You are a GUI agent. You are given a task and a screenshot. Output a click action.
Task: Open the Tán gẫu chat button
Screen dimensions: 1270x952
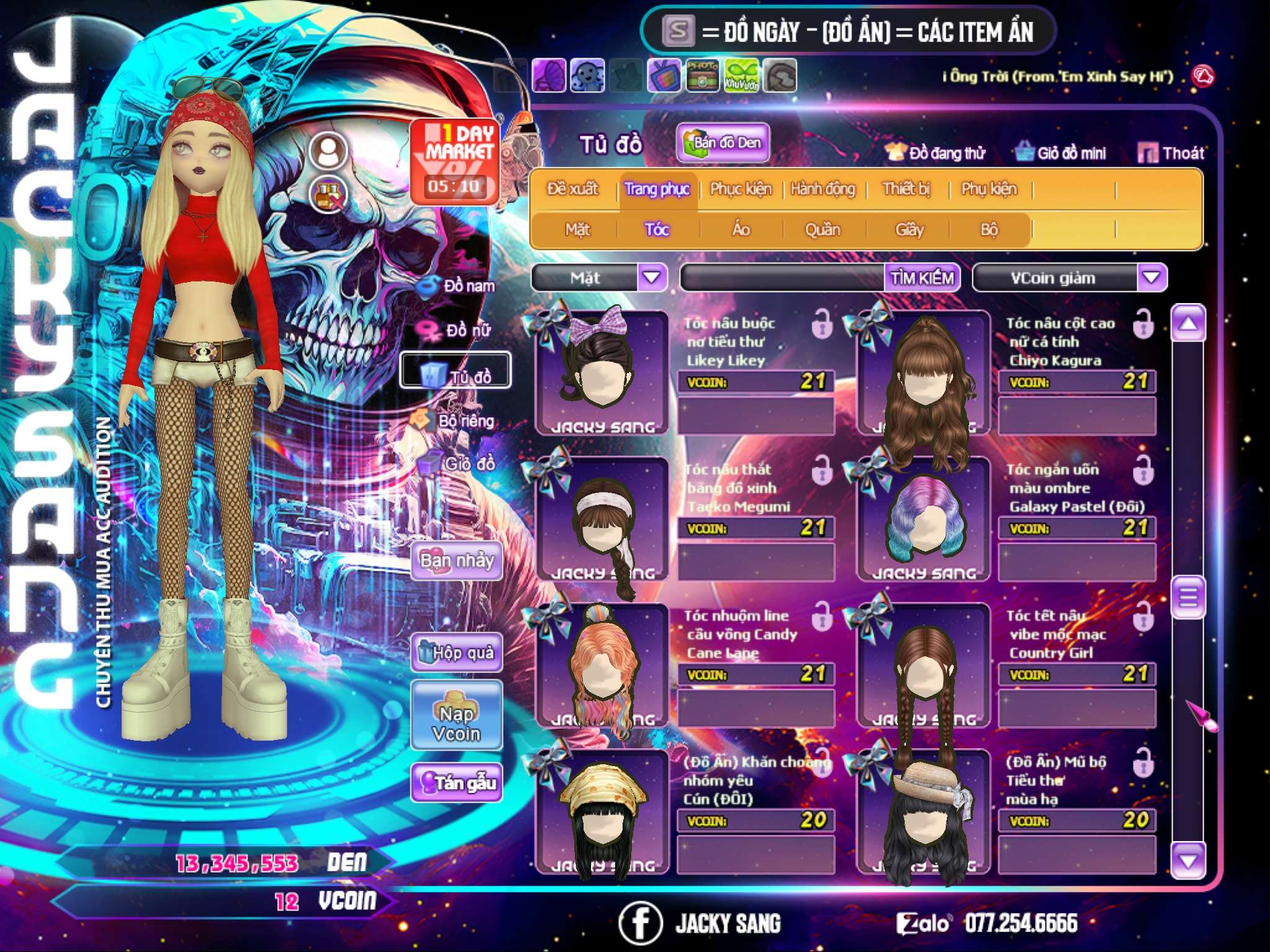[x=457, y=783]
